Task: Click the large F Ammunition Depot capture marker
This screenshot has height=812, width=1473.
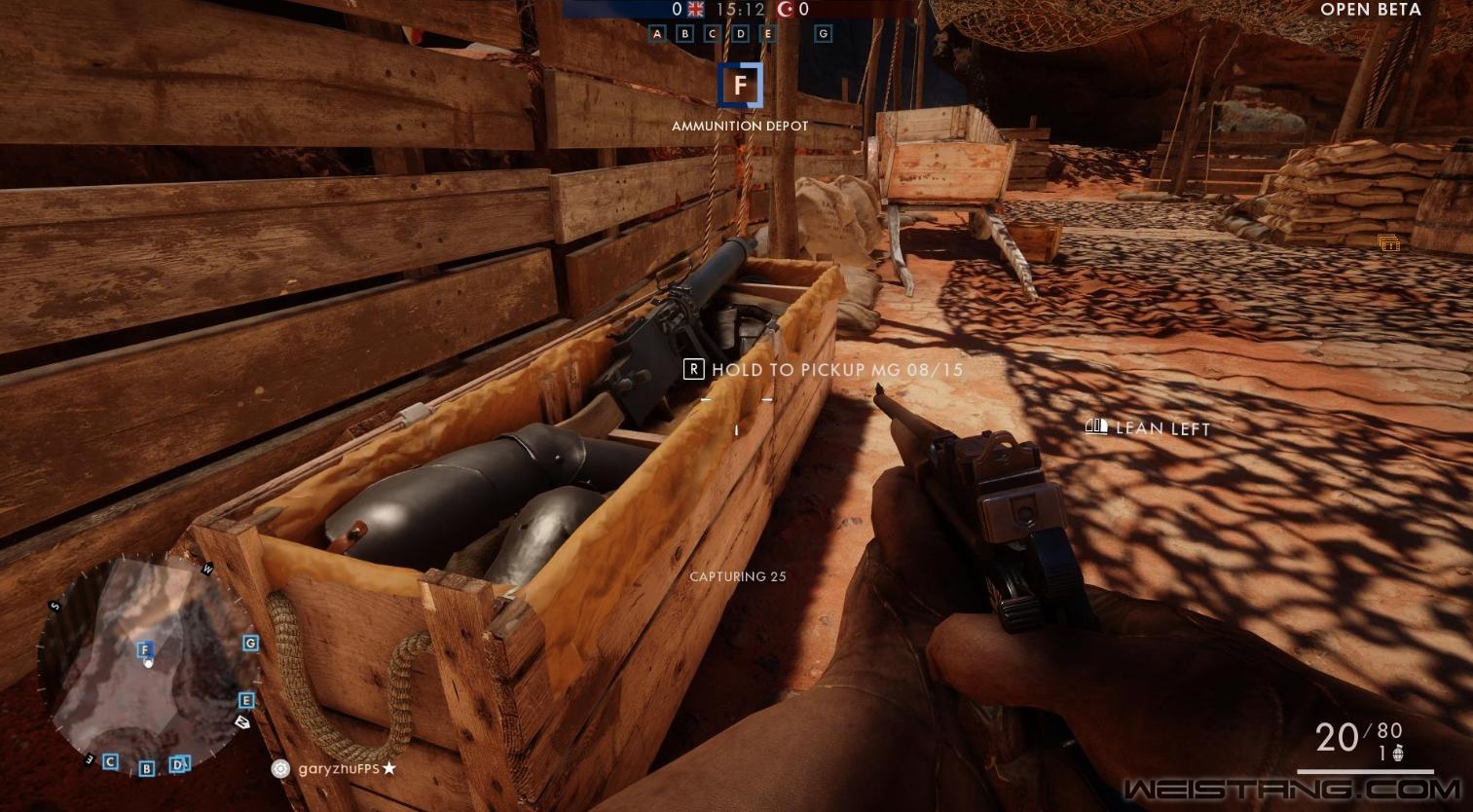Action: click(x=740, y=86)
